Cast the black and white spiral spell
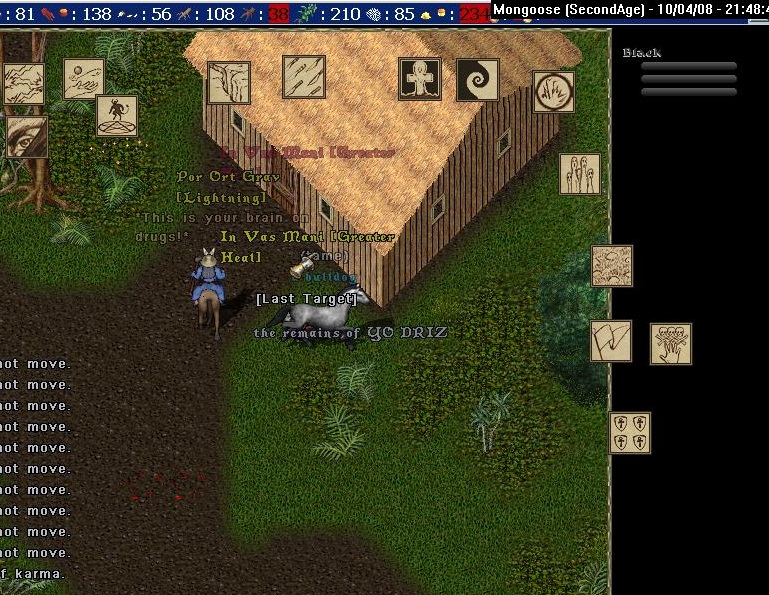 pos(477,80)
